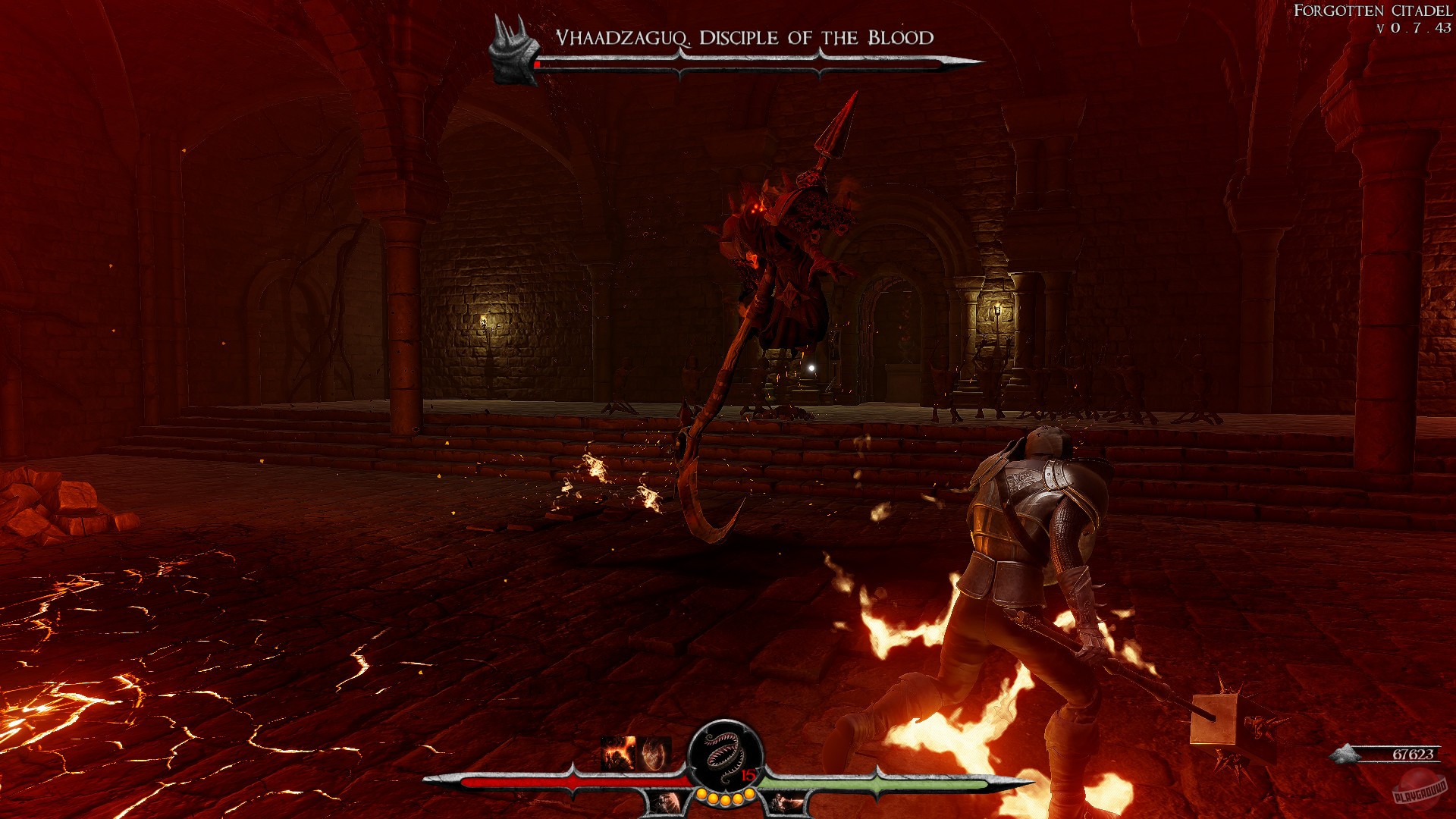This screenshot has height=819, width=1456.
Task: Click the fiery warrior buff icon above health bar
Action: [x=617, y=751]
